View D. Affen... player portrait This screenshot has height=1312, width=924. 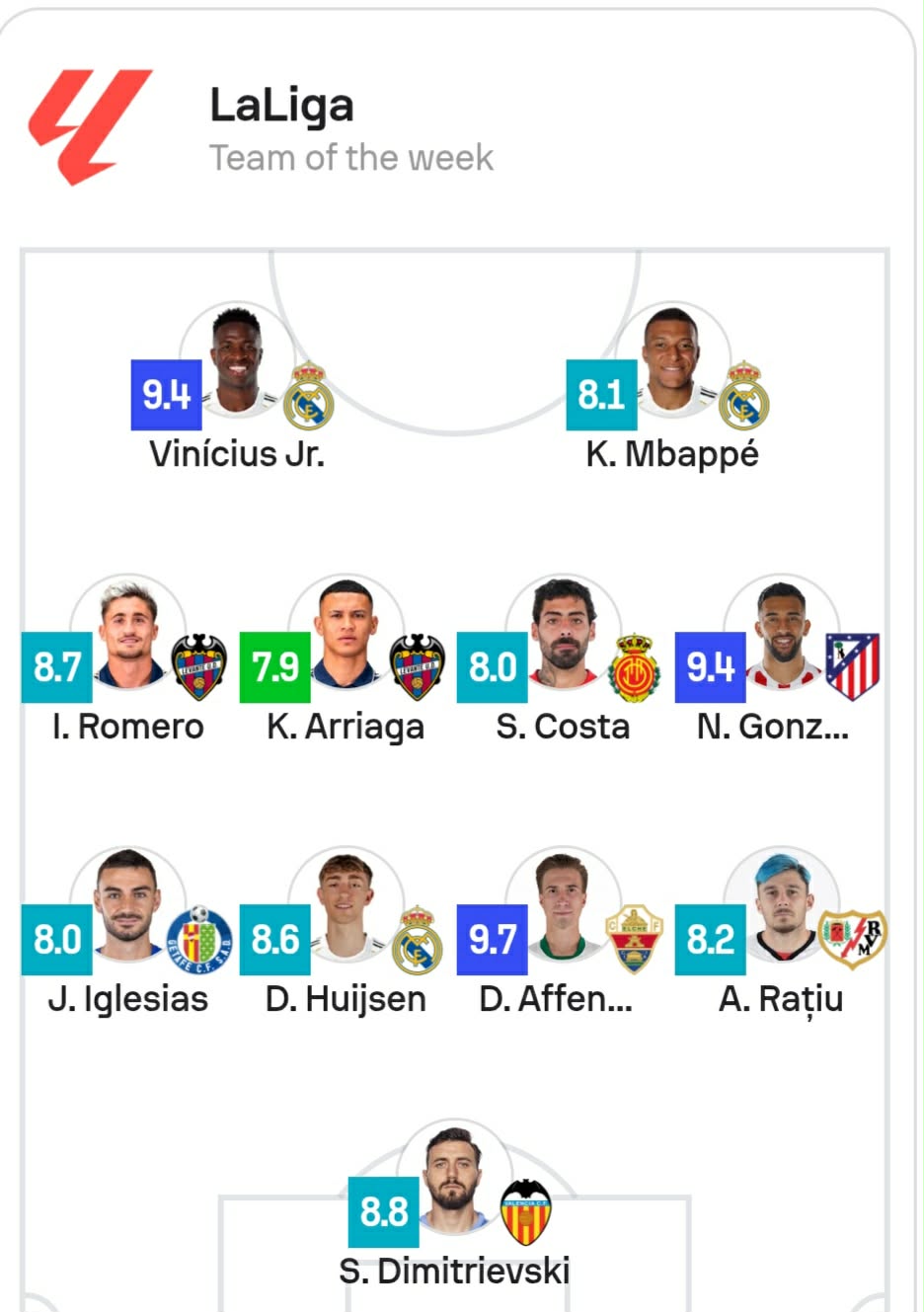tap(563, 905)
